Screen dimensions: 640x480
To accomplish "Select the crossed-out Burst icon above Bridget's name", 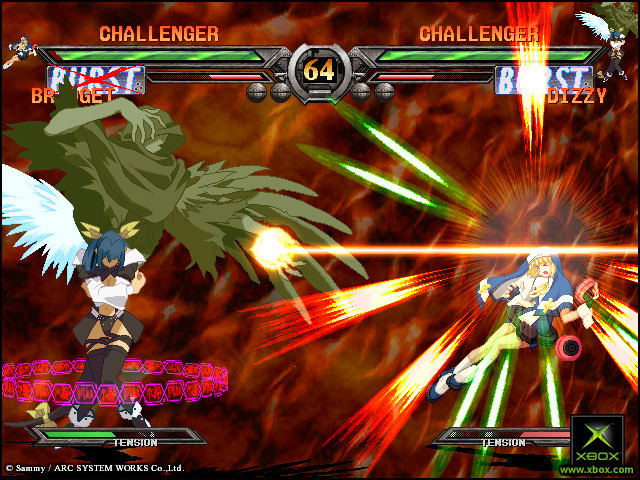I will pos(96,79).
